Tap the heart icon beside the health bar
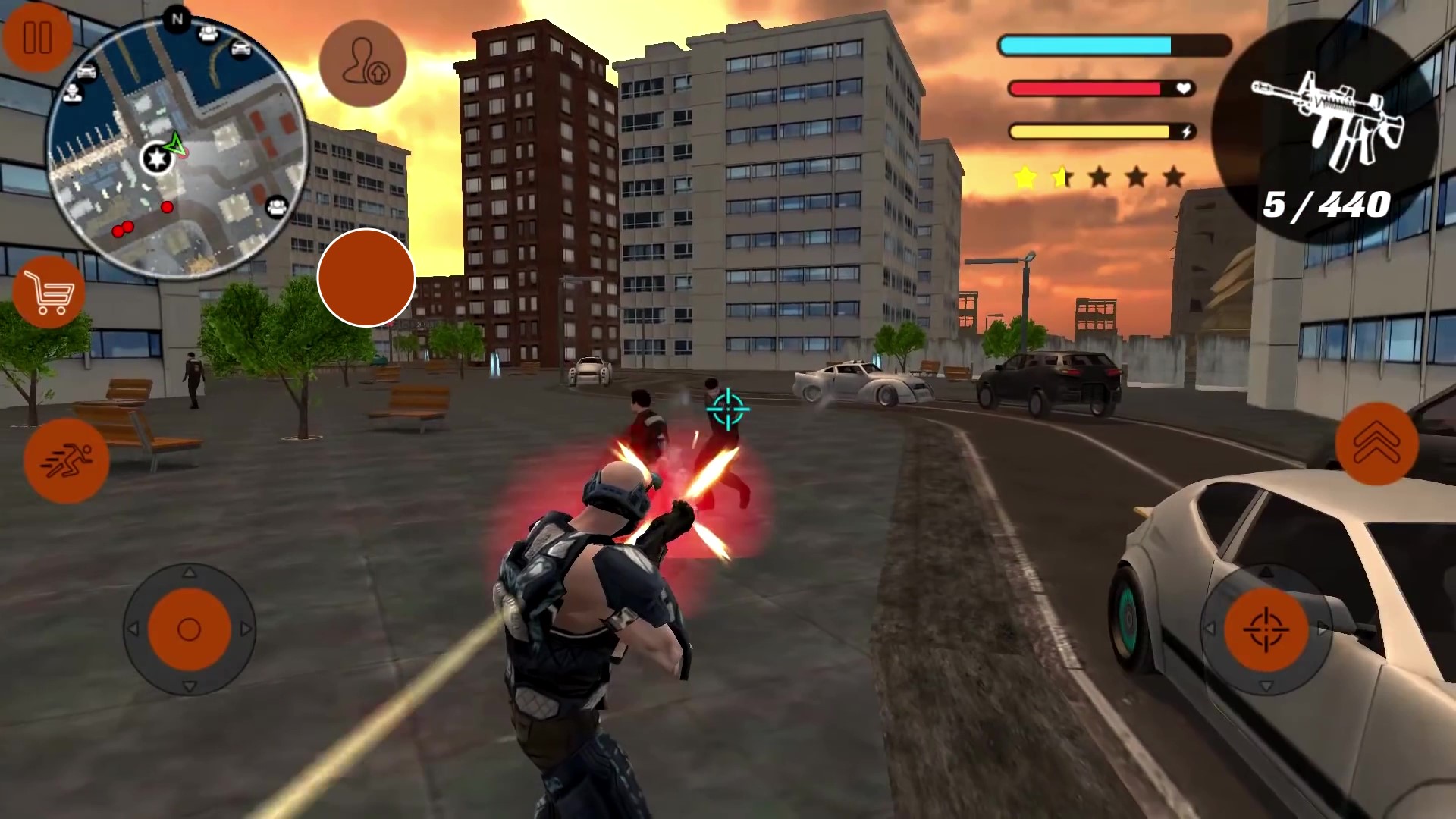The image size is (1456, 819). (x=1181, y=88)
